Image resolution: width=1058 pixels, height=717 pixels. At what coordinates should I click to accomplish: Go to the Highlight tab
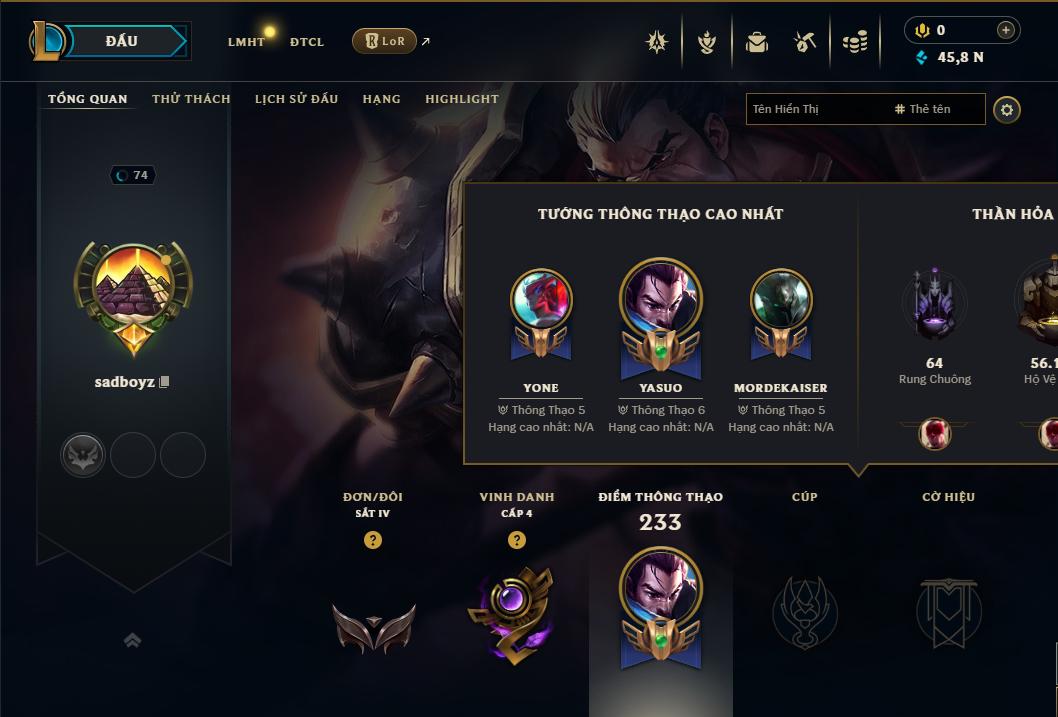click(461, 99)
